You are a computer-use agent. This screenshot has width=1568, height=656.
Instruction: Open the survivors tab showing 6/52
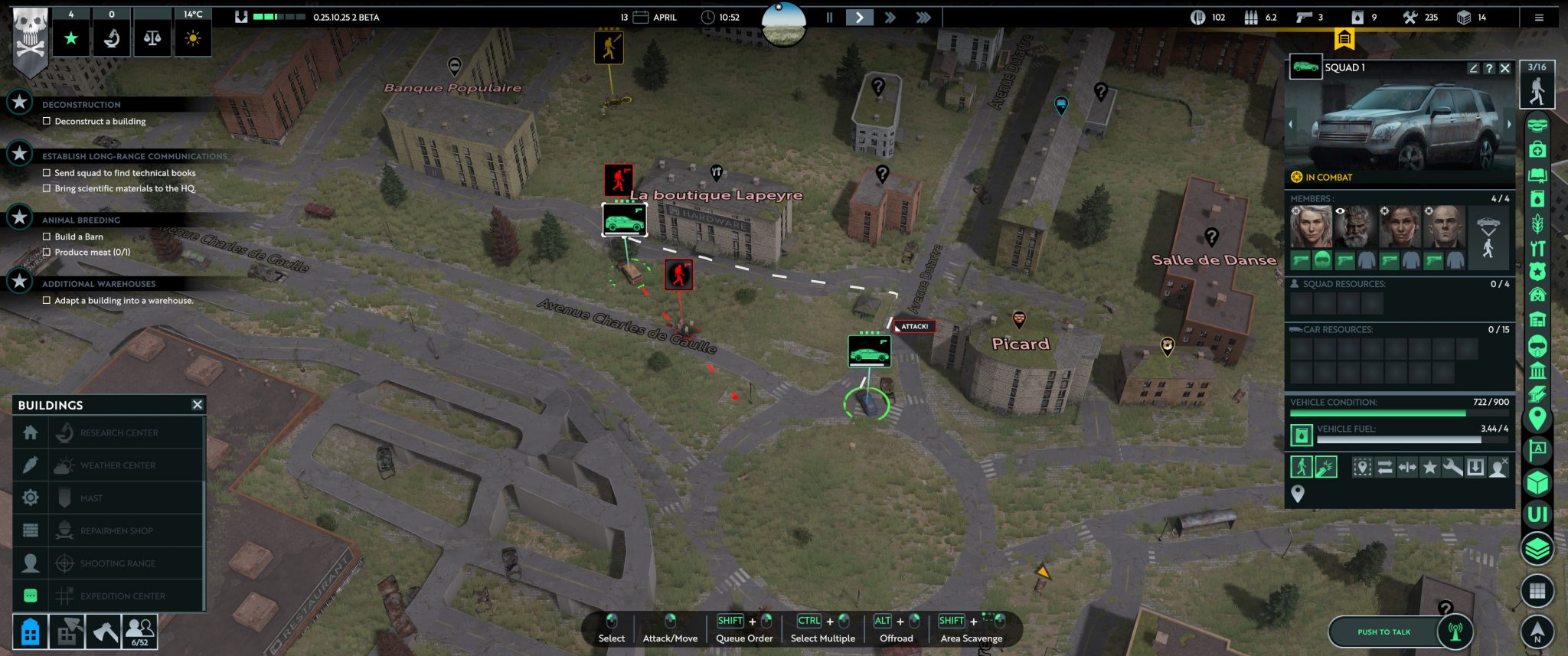click(x=140, y=632)
